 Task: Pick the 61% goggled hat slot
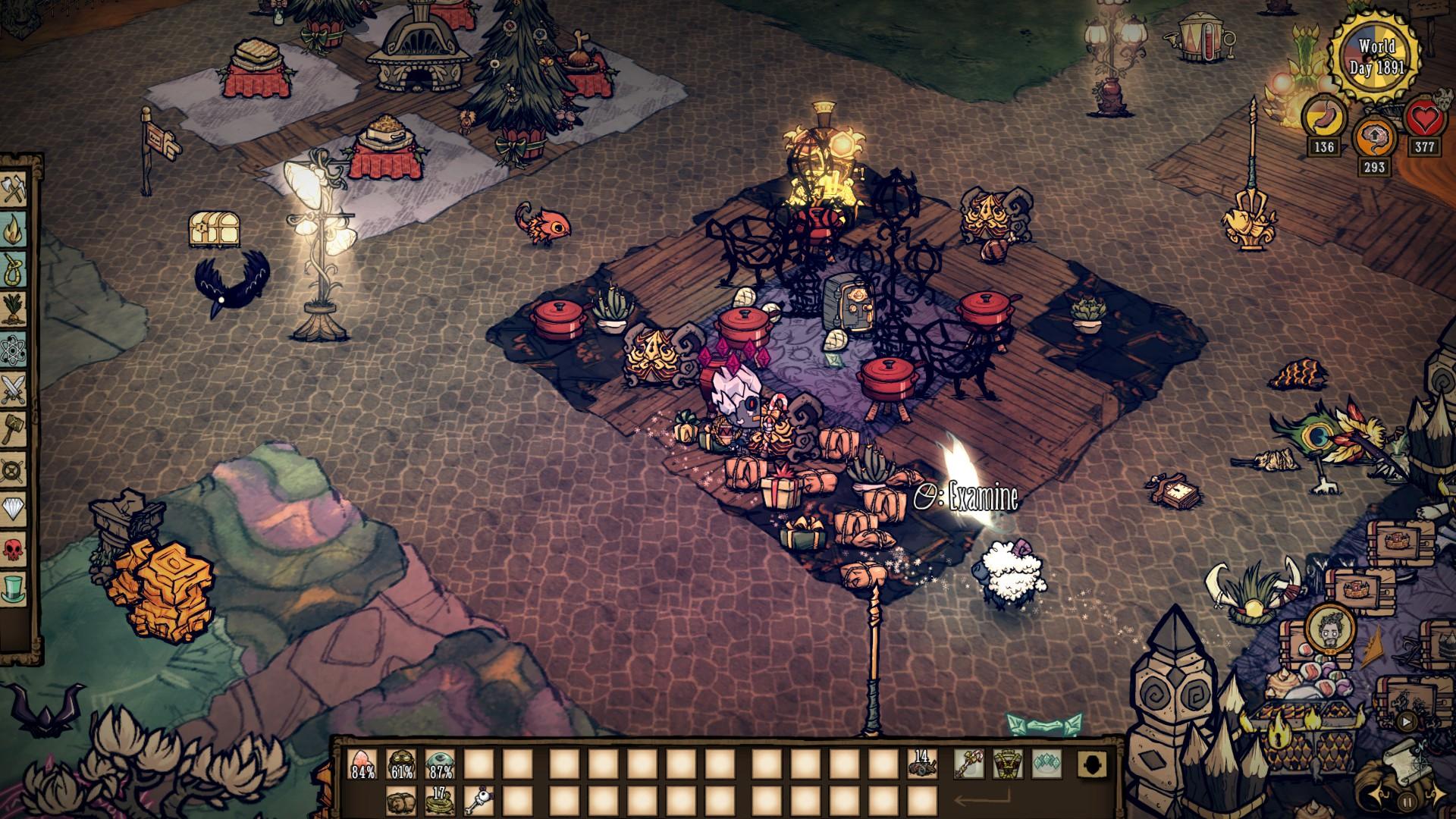tap(401, 764)
